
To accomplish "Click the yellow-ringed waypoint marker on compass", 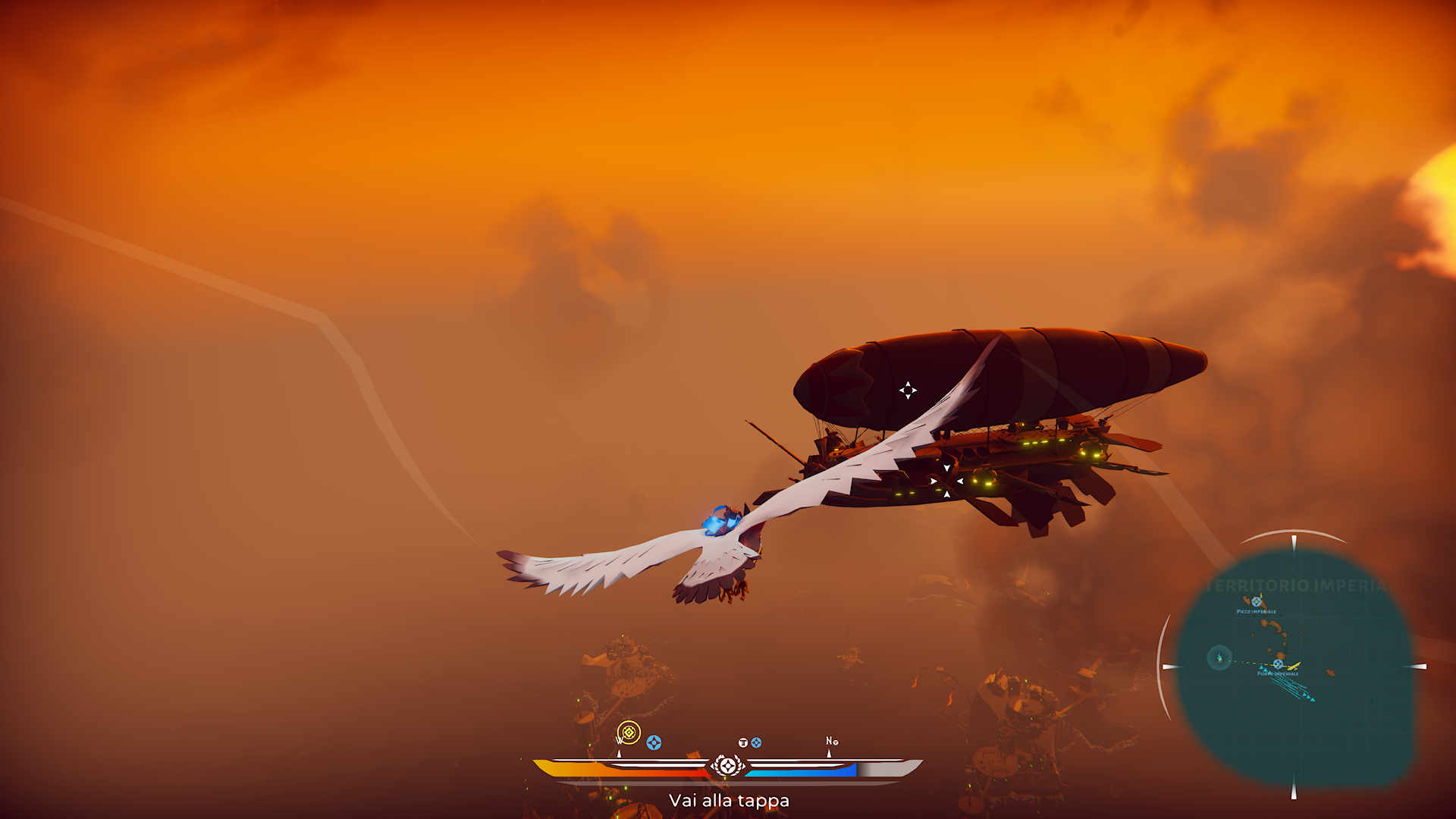I will tap(629, 733).
